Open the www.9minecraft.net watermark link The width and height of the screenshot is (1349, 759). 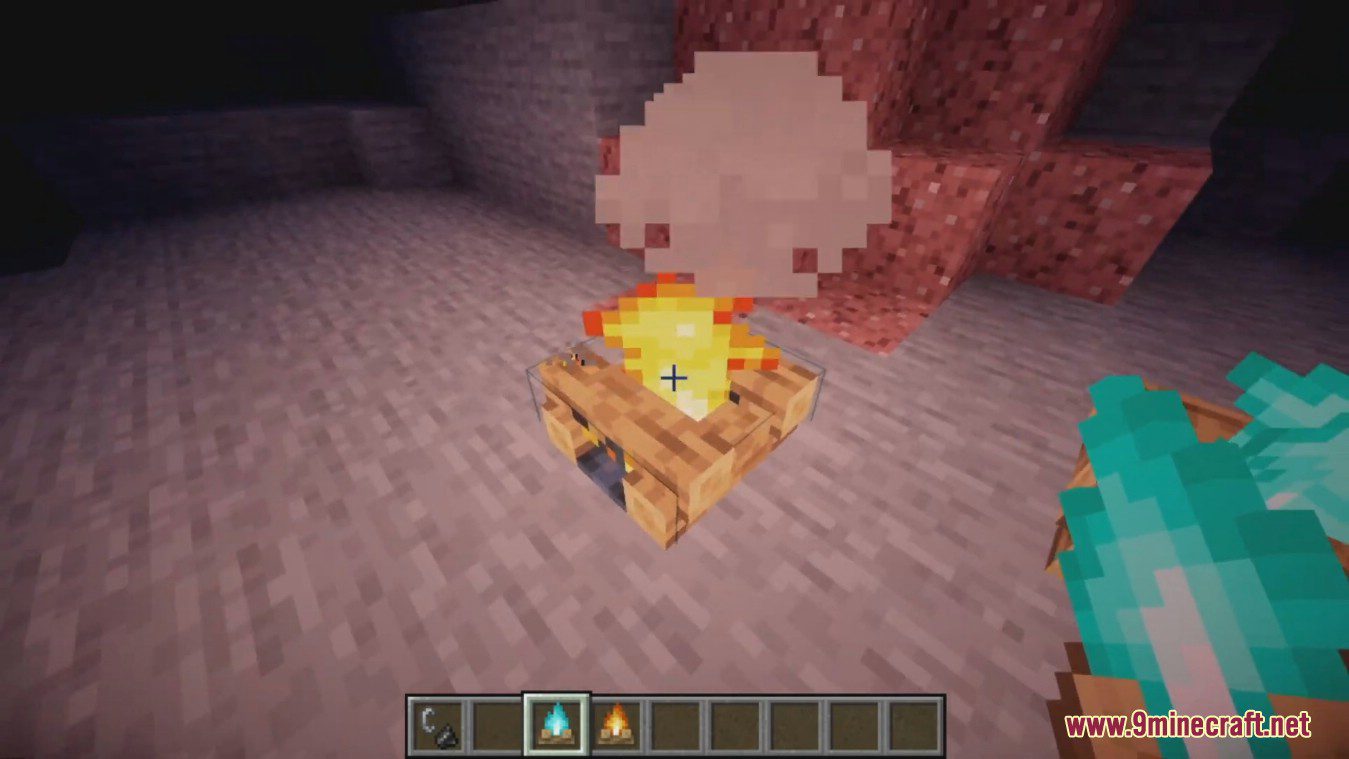tap(1187, 725)
